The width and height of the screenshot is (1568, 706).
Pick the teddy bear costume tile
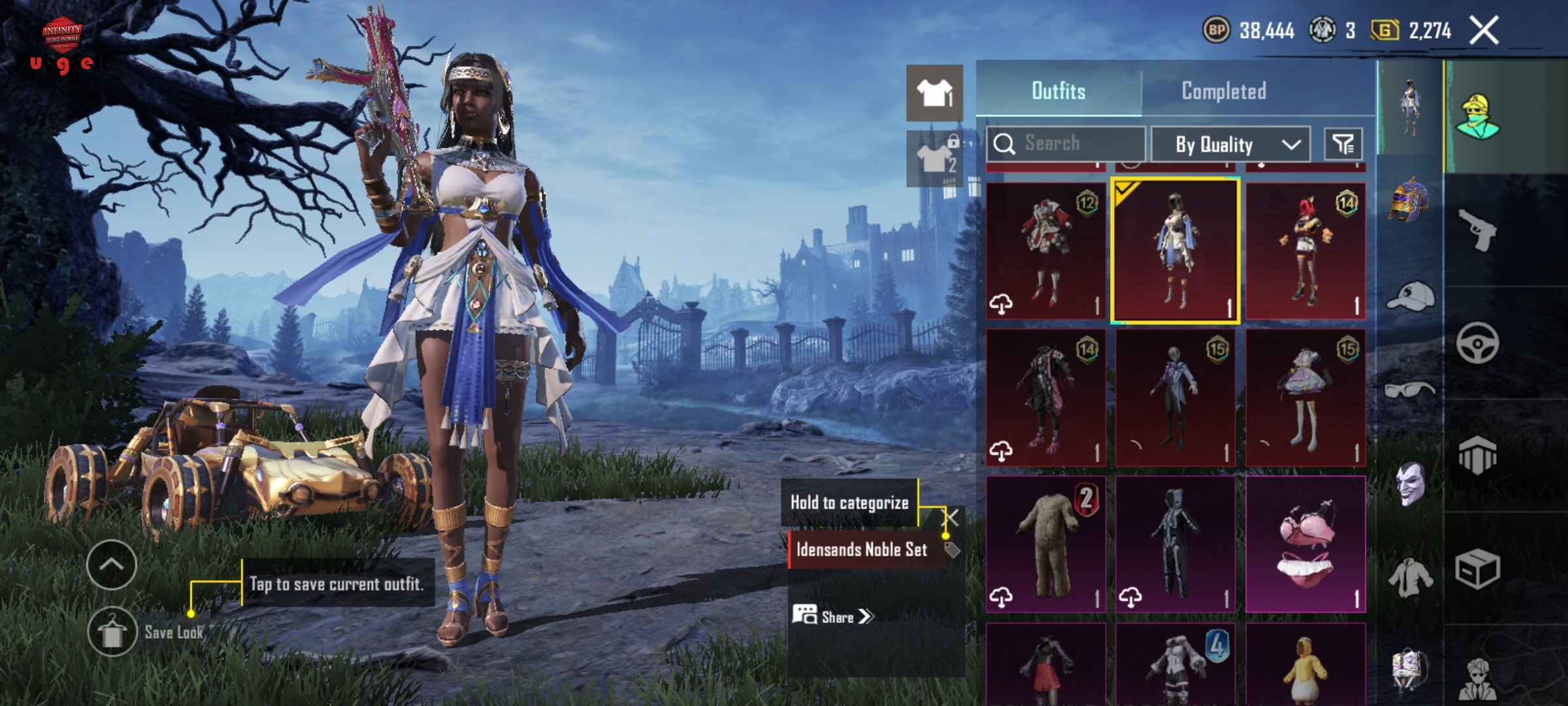click(x=1045, y=544)
